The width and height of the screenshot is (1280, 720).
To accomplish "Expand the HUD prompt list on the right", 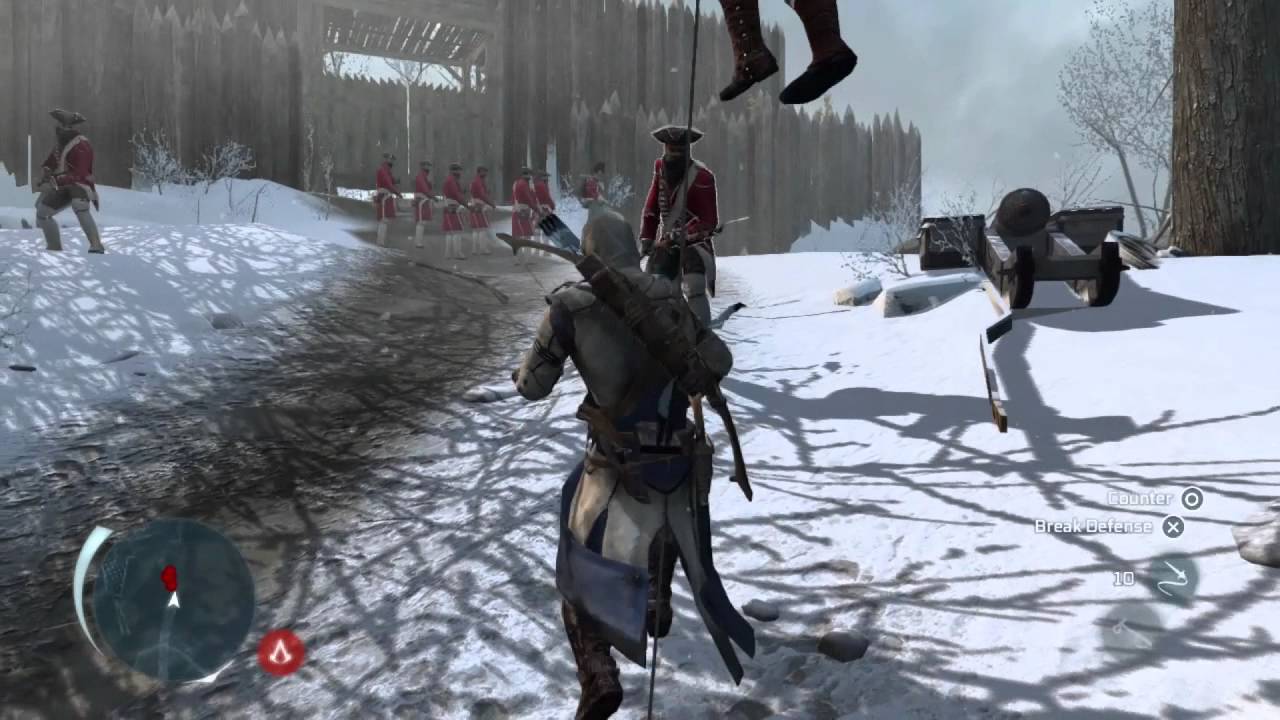I will (1150, 512).
